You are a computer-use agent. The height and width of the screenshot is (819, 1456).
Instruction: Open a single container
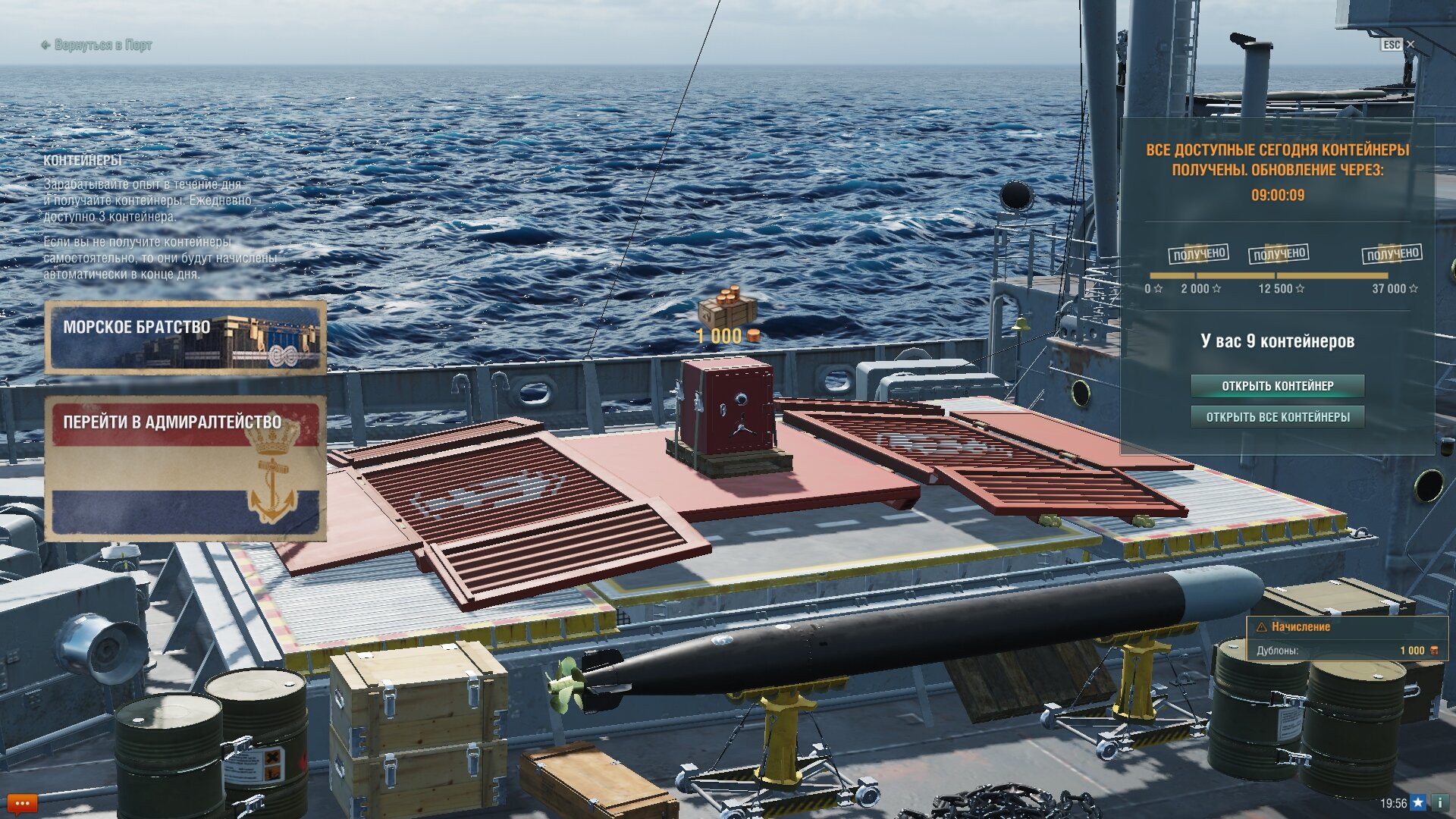coord(1277,386)
